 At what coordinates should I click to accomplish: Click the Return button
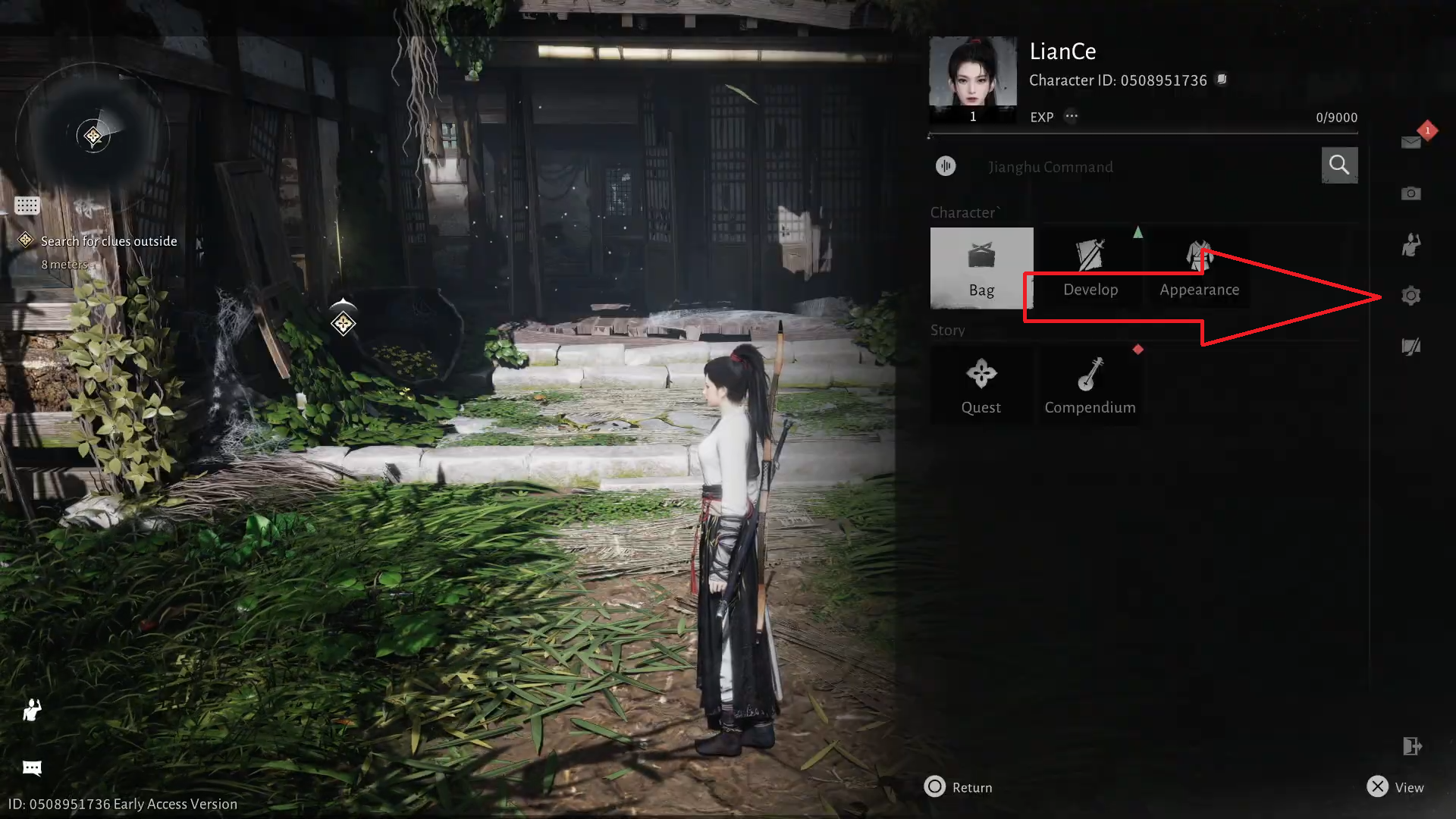958,787
